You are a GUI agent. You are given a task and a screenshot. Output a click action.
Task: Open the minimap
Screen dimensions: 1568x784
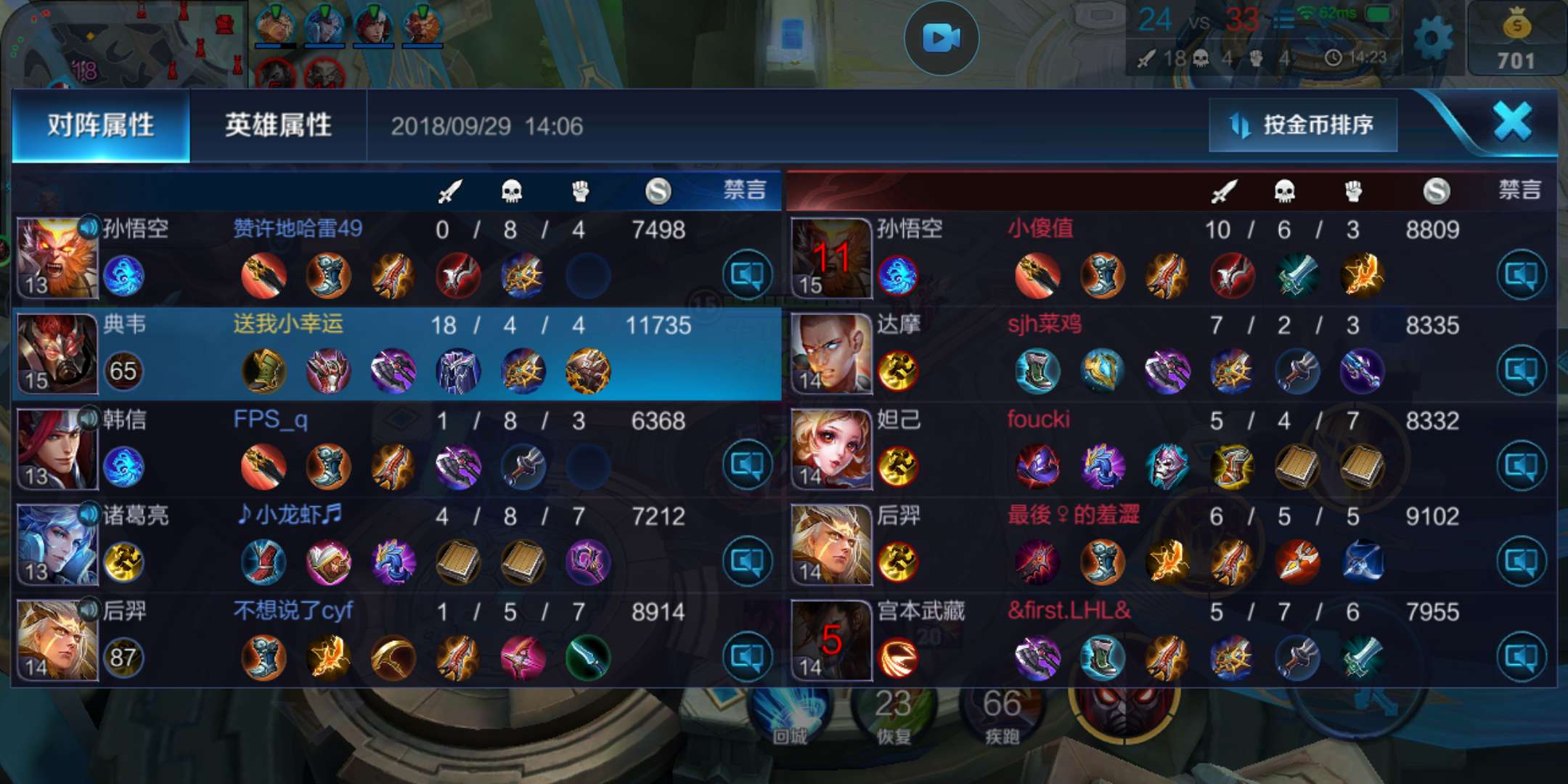click(123, 44)
